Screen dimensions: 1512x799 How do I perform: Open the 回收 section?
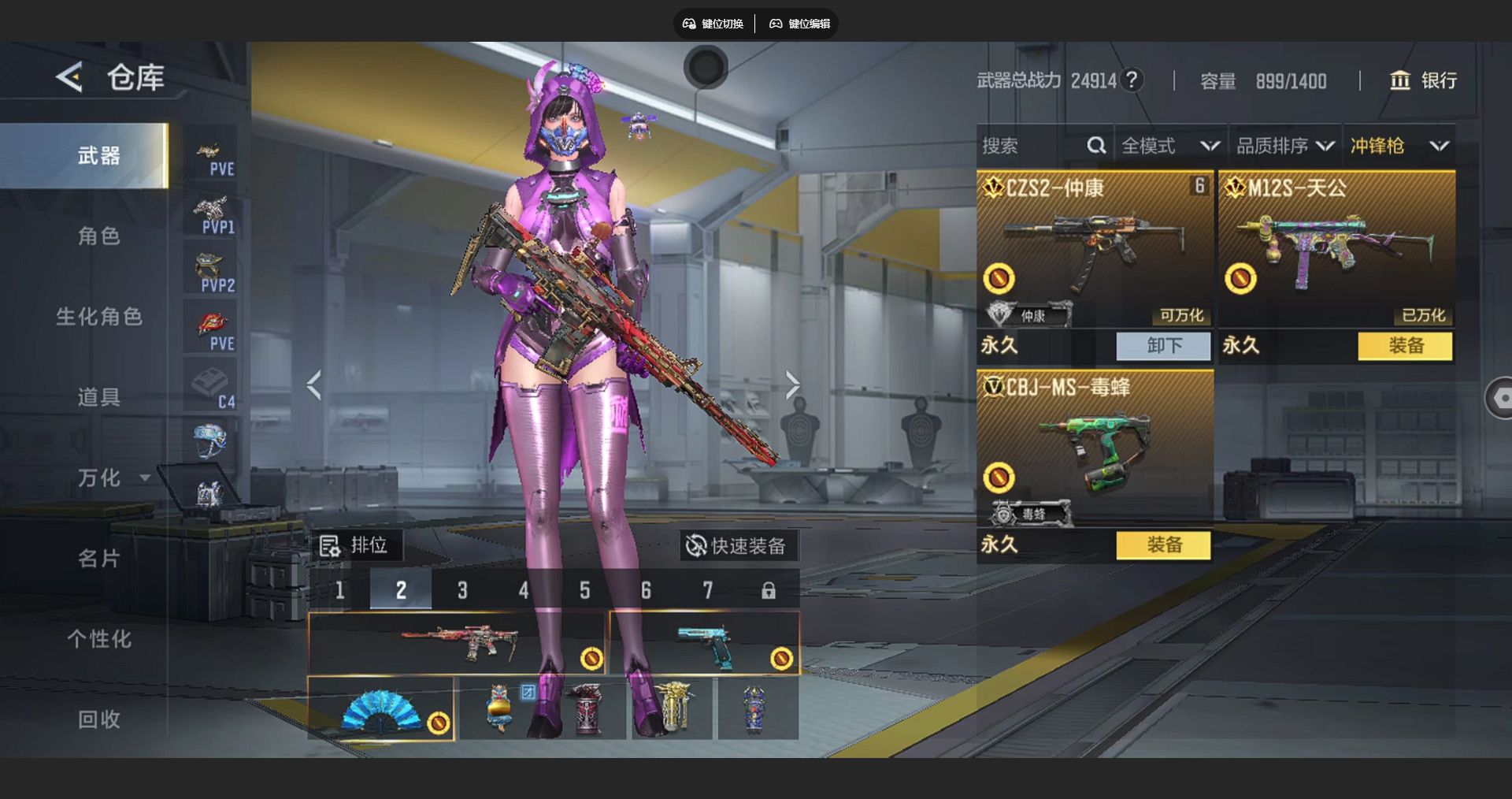tap(98, 719)
